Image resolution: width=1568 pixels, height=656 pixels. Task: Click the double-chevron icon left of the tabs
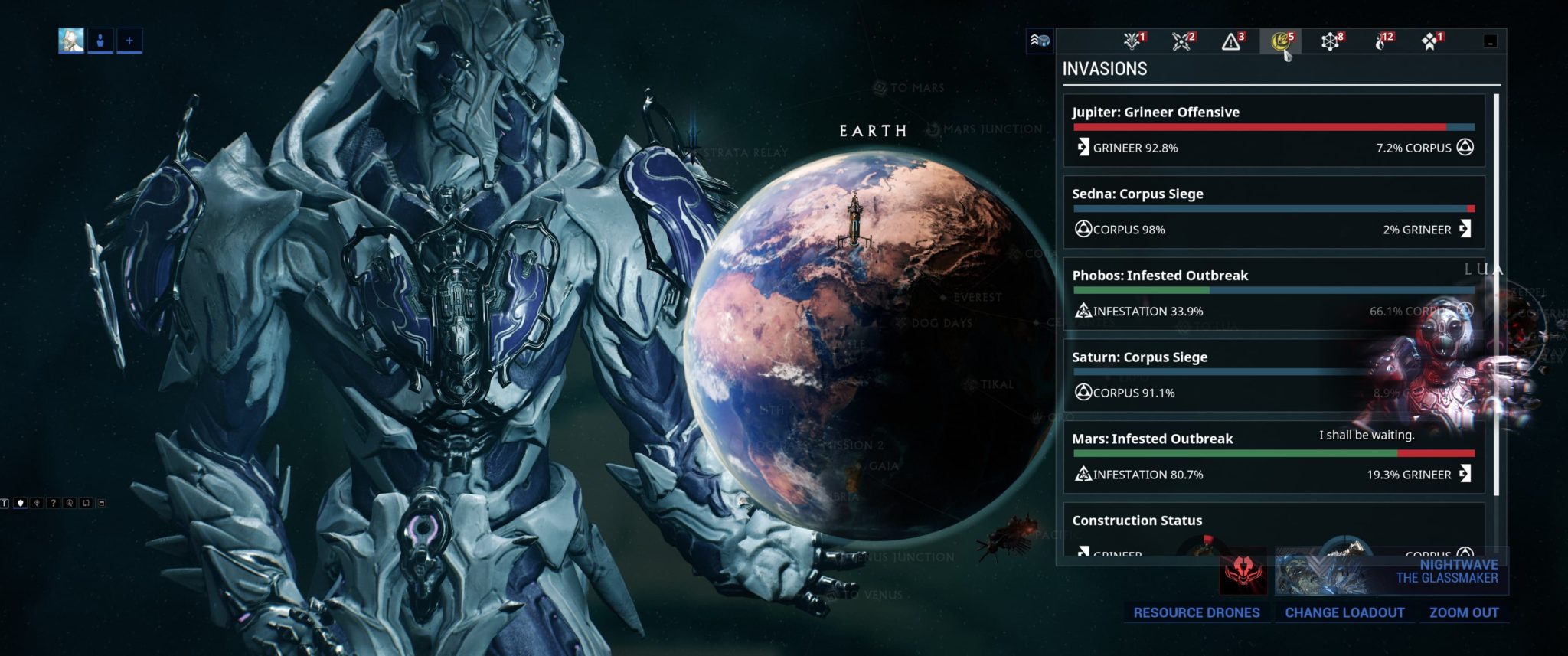coord(1040,42)
